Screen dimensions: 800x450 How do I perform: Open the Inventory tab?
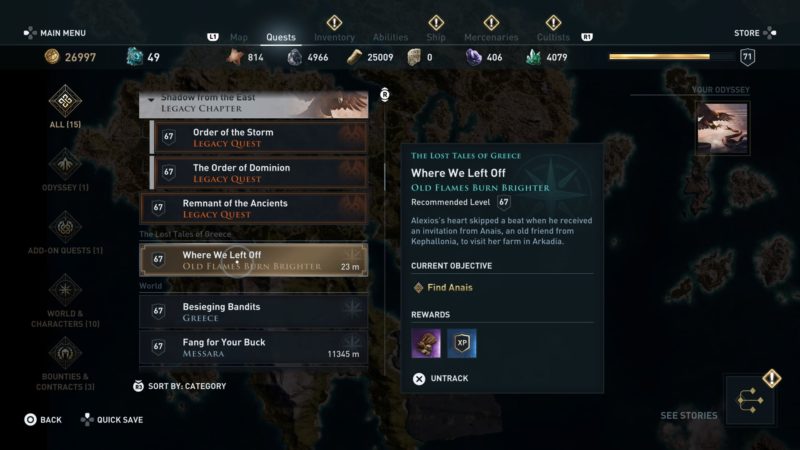coord(334,38)
